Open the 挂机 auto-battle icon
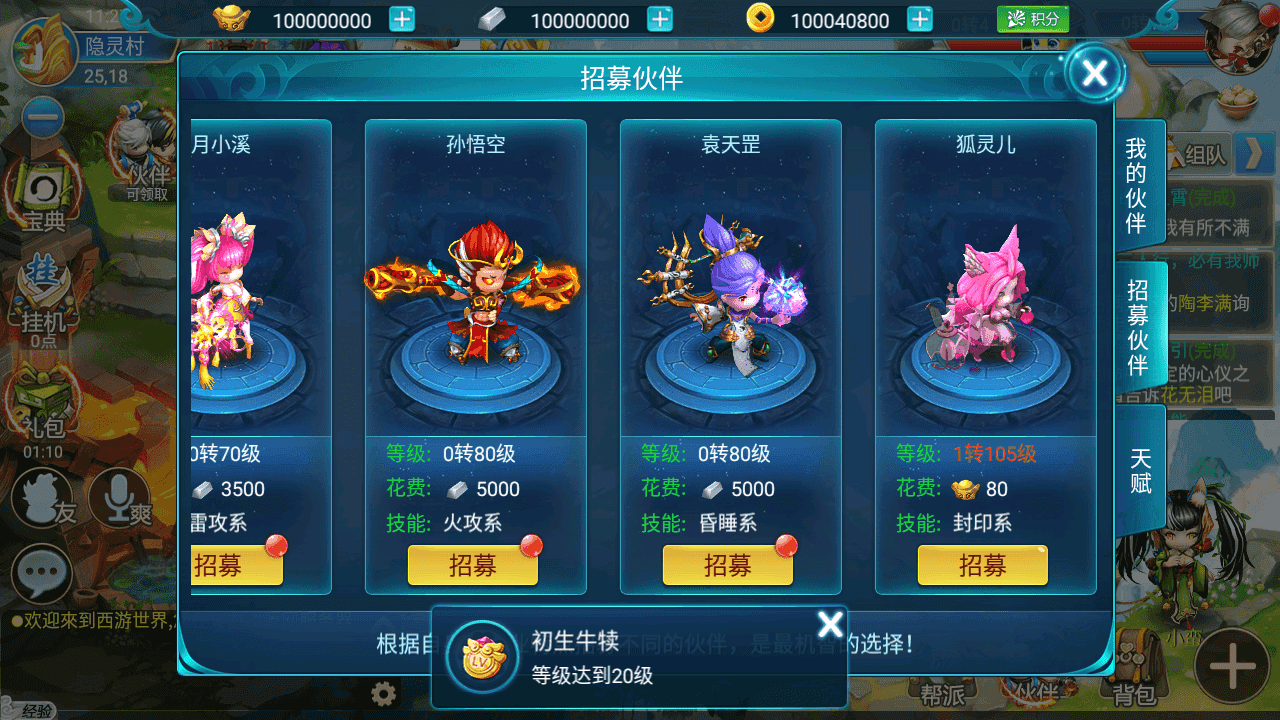 tap(43, 300)
